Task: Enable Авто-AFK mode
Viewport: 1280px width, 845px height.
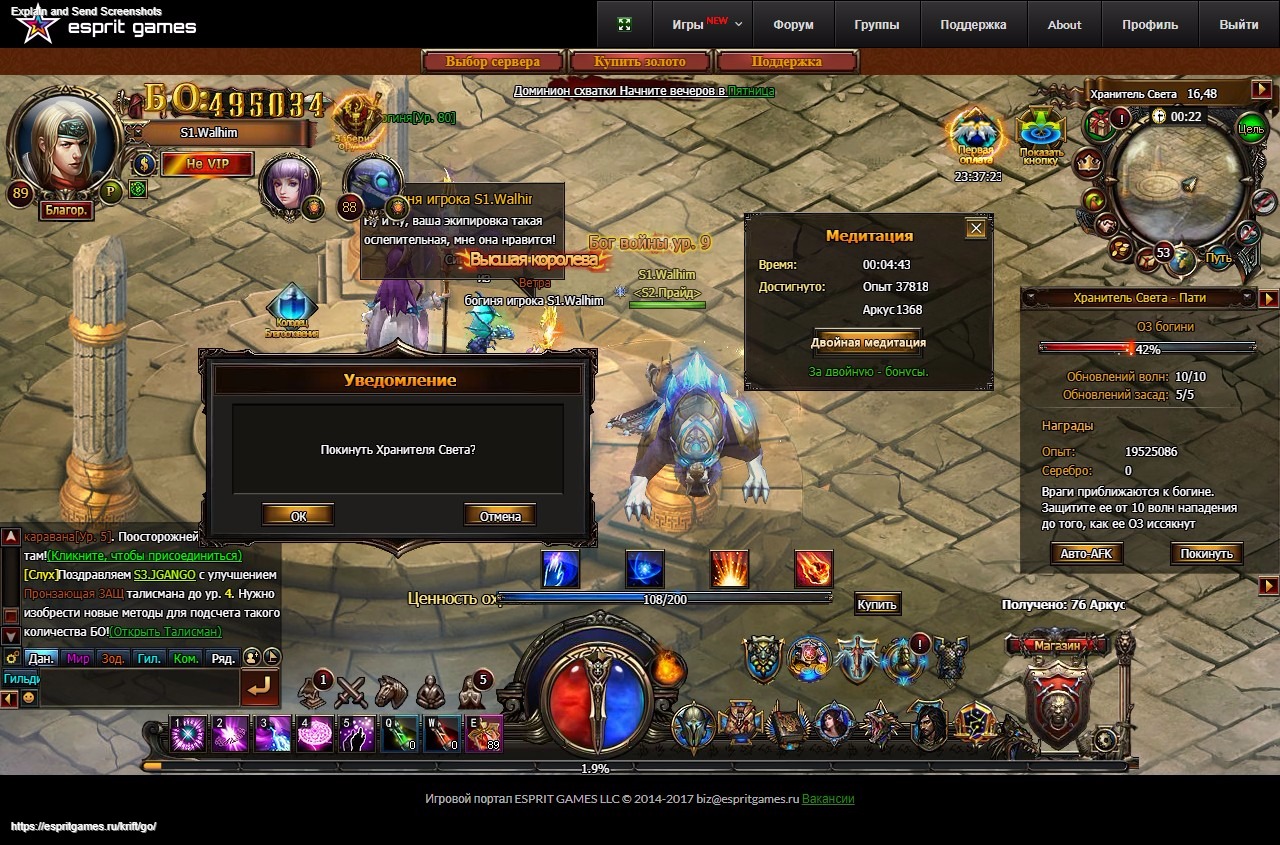Action: [x=1087, y=553]
